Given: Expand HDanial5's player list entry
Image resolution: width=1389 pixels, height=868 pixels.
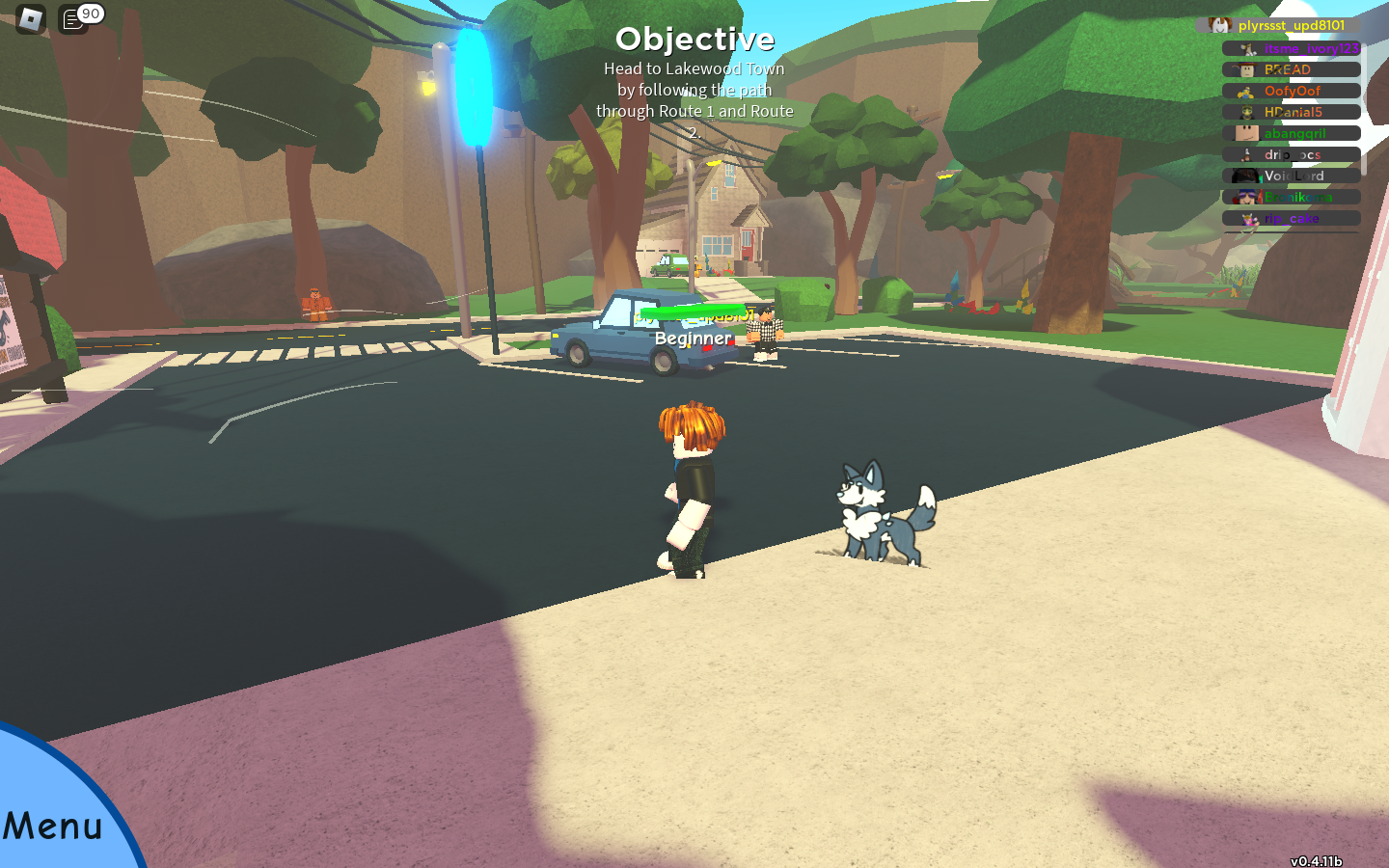Looking at the screenshot, I should (1293, 112).
